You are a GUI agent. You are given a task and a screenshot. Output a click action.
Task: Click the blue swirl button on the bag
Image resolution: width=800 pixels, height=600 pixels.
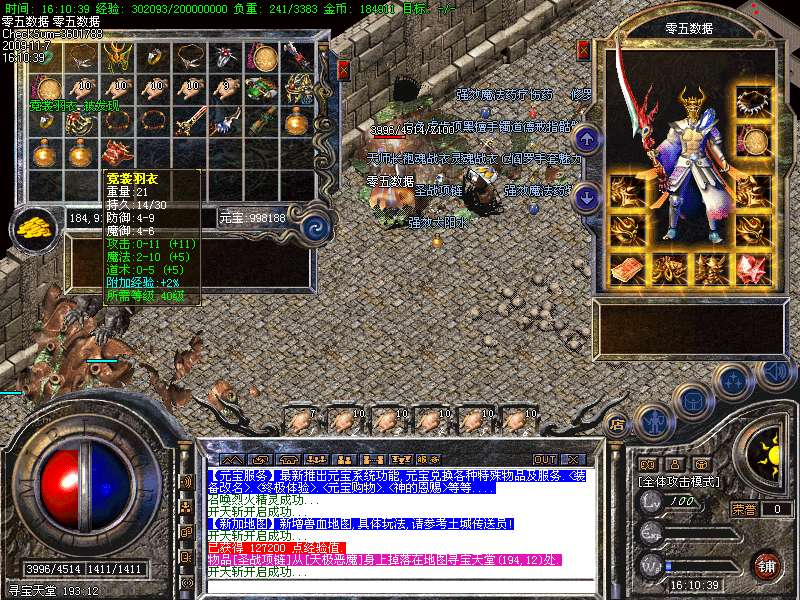(316, 226)
